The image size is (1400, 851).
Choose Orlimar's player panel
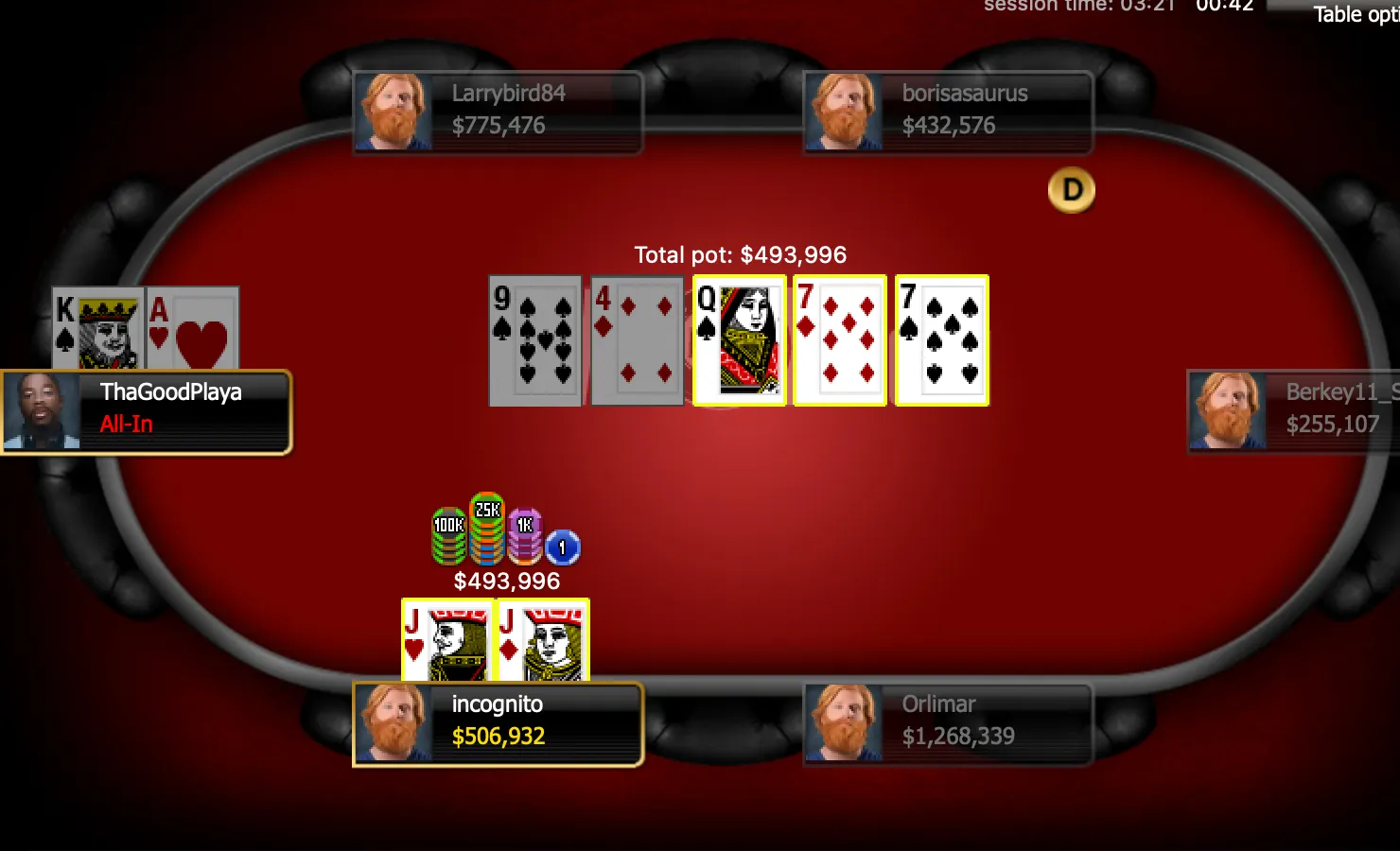point(948,723)
